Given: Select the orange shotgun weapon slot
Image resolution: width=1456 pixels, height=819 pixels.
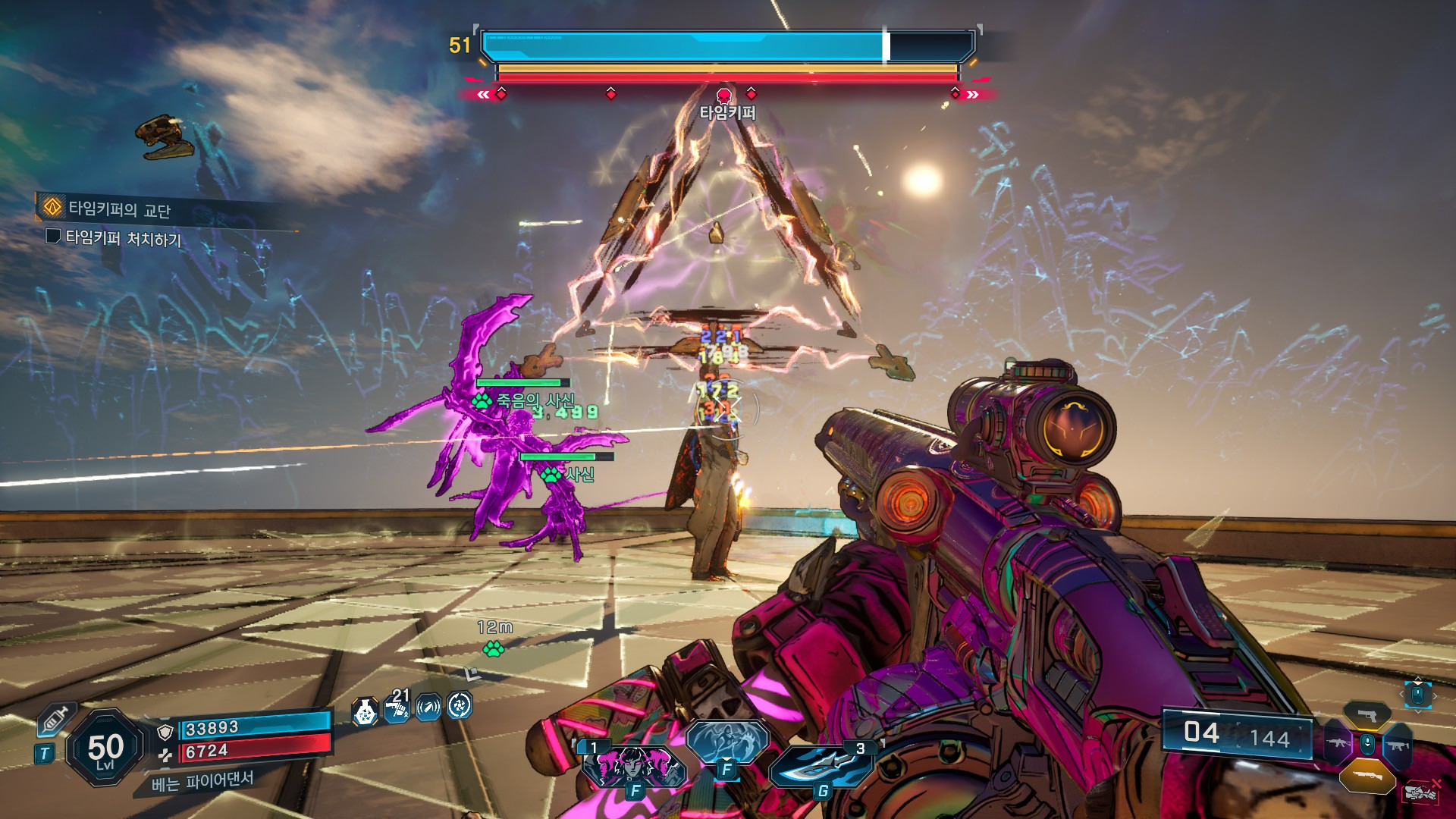Looking at the screenshot, I should tap(1367, 775).
